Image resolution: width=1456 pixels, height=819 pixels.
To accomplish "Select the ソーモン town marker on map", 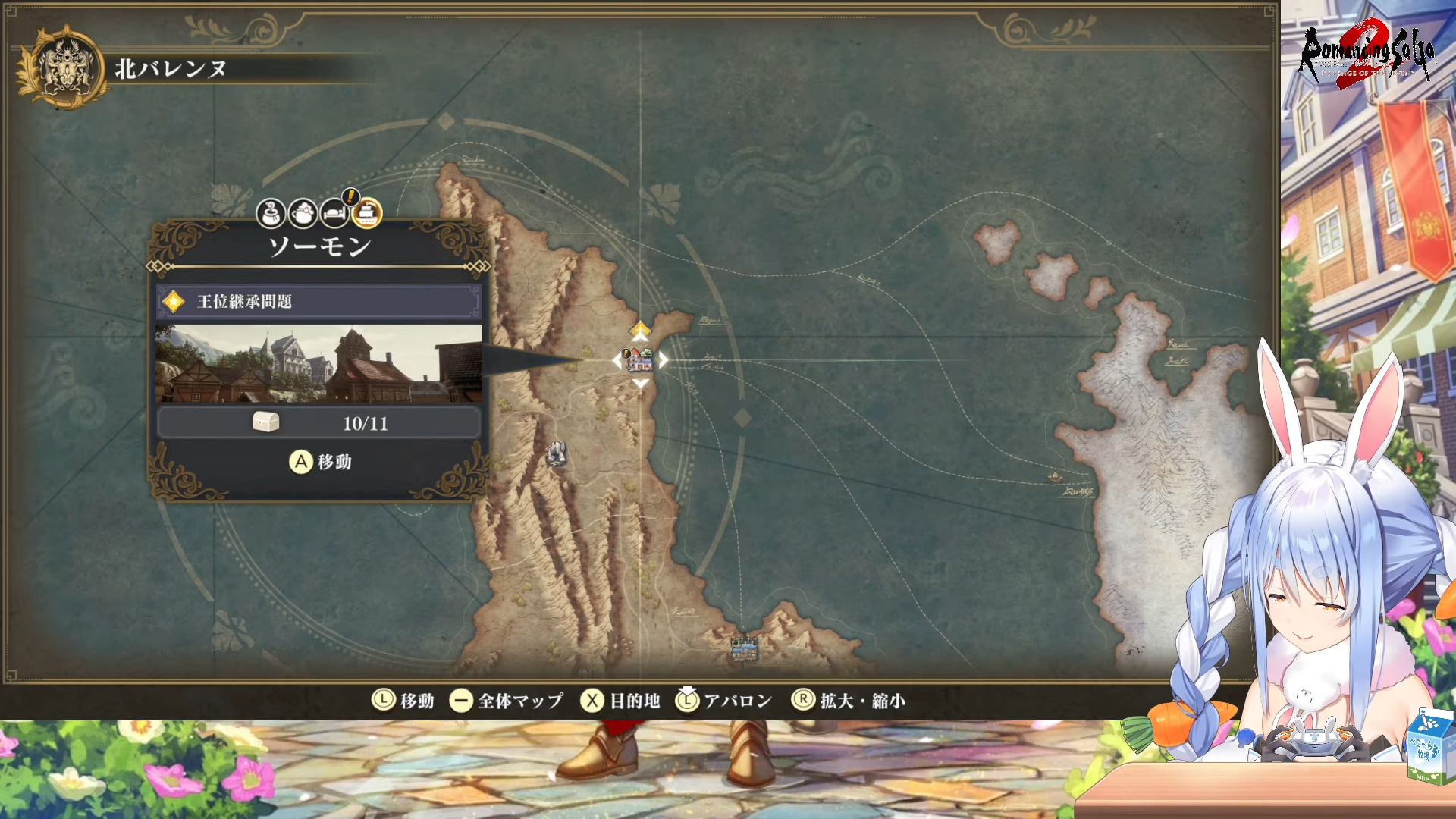I will tap(639, 359).
